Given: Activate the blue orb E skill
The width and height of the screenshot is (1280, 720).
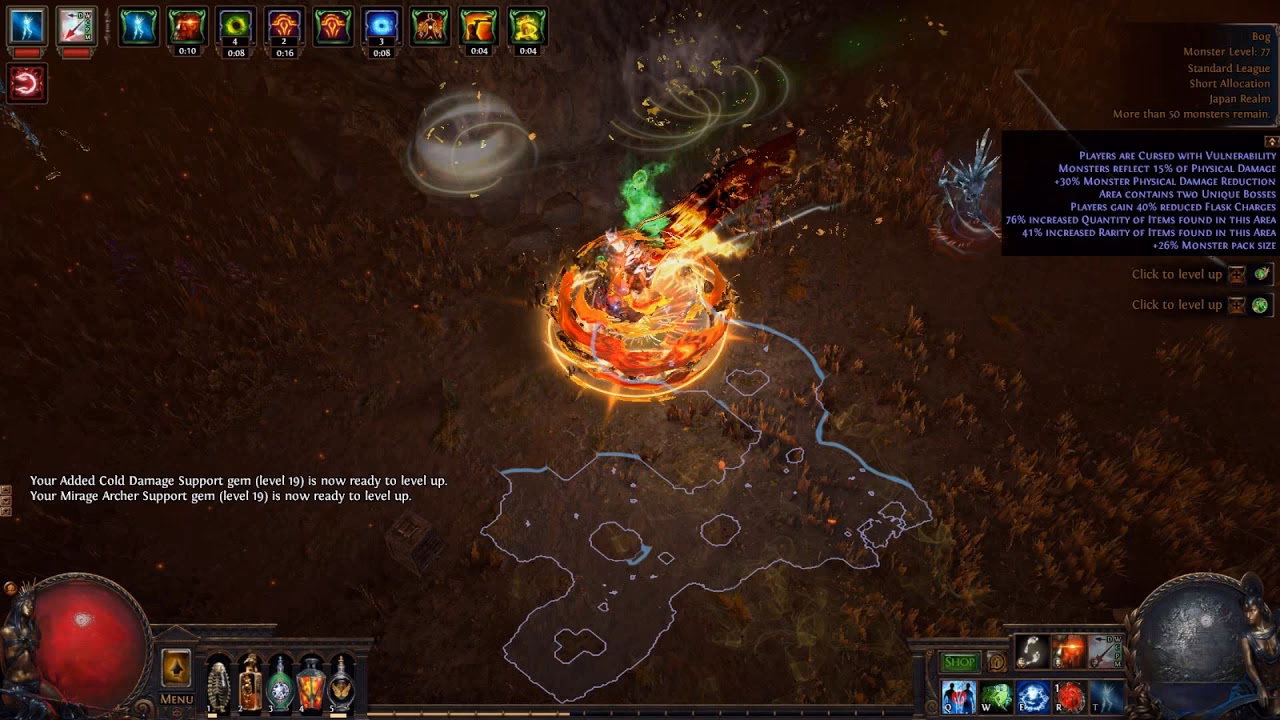Looking at the screenshot, I should coord(1033,696).
